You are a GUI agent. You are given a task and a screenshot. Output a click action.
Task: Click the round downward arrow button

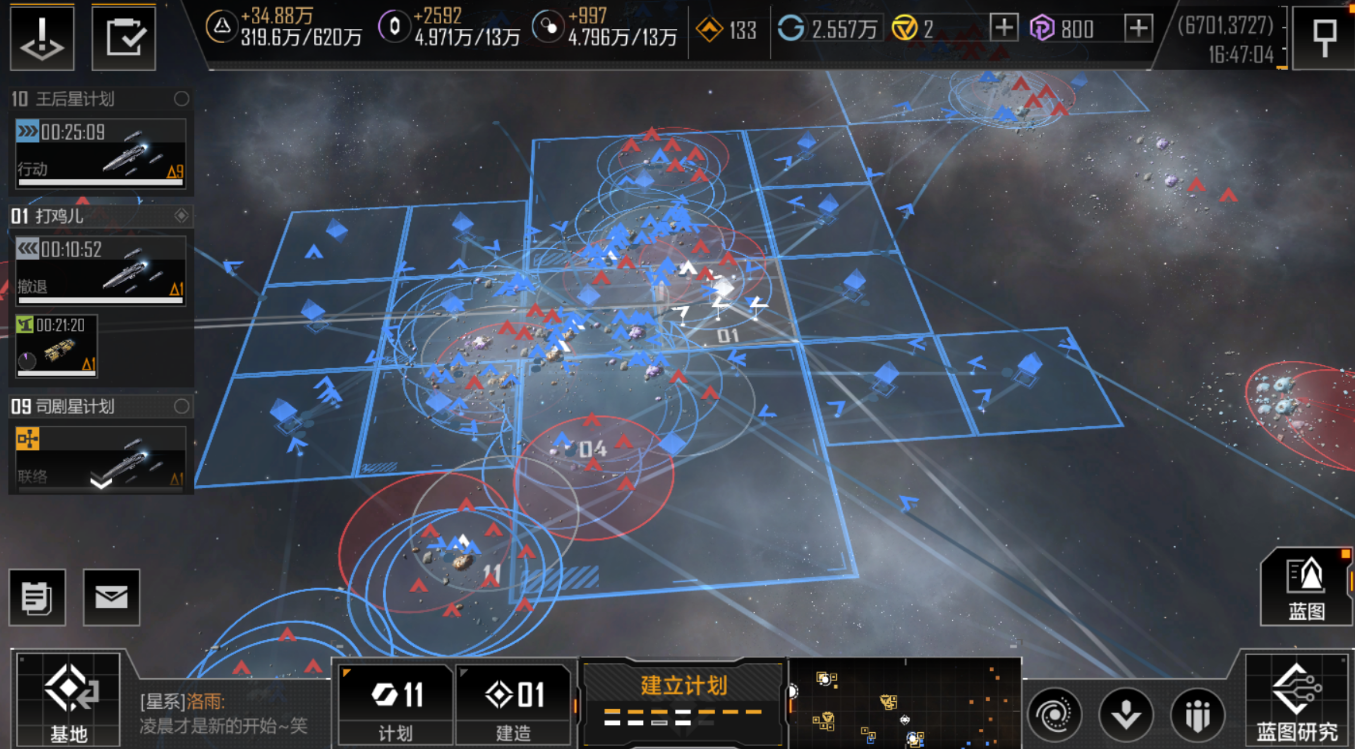tap(1126, 715)
